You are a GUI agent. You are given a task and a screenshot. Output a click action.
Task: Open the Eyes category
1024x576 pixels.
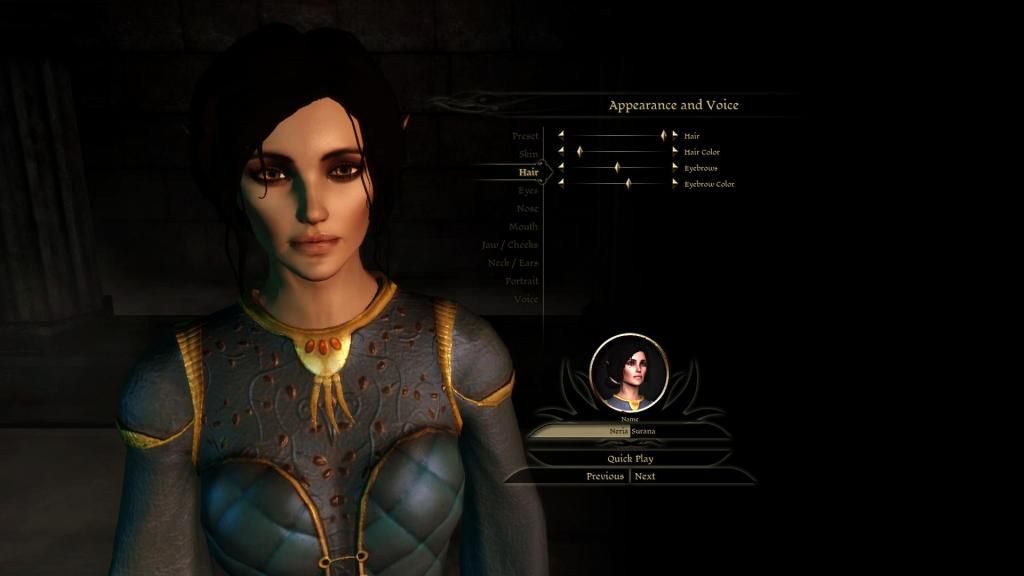pos(528,190)
